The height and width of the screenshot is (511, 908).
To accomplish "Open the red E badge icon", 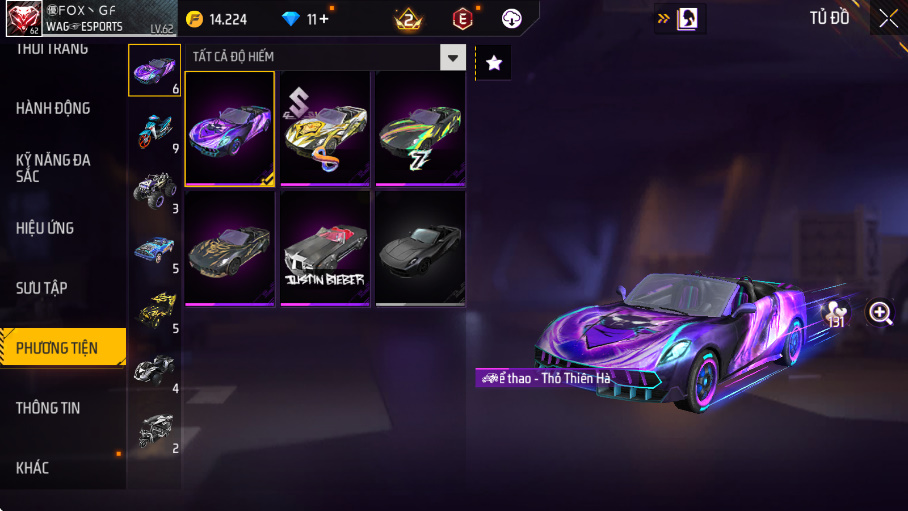I will [462, 18].
